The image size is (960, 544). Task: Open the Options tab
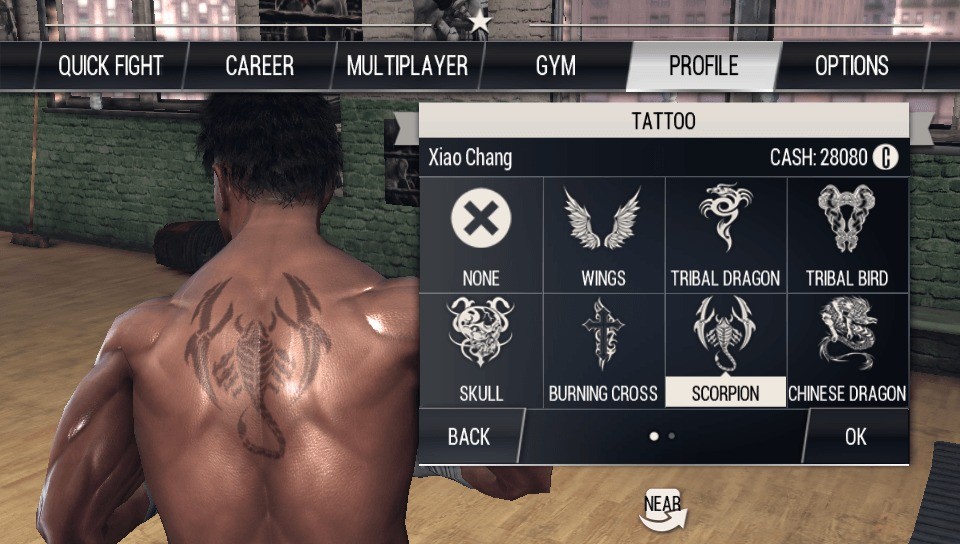tap(851, 67)
